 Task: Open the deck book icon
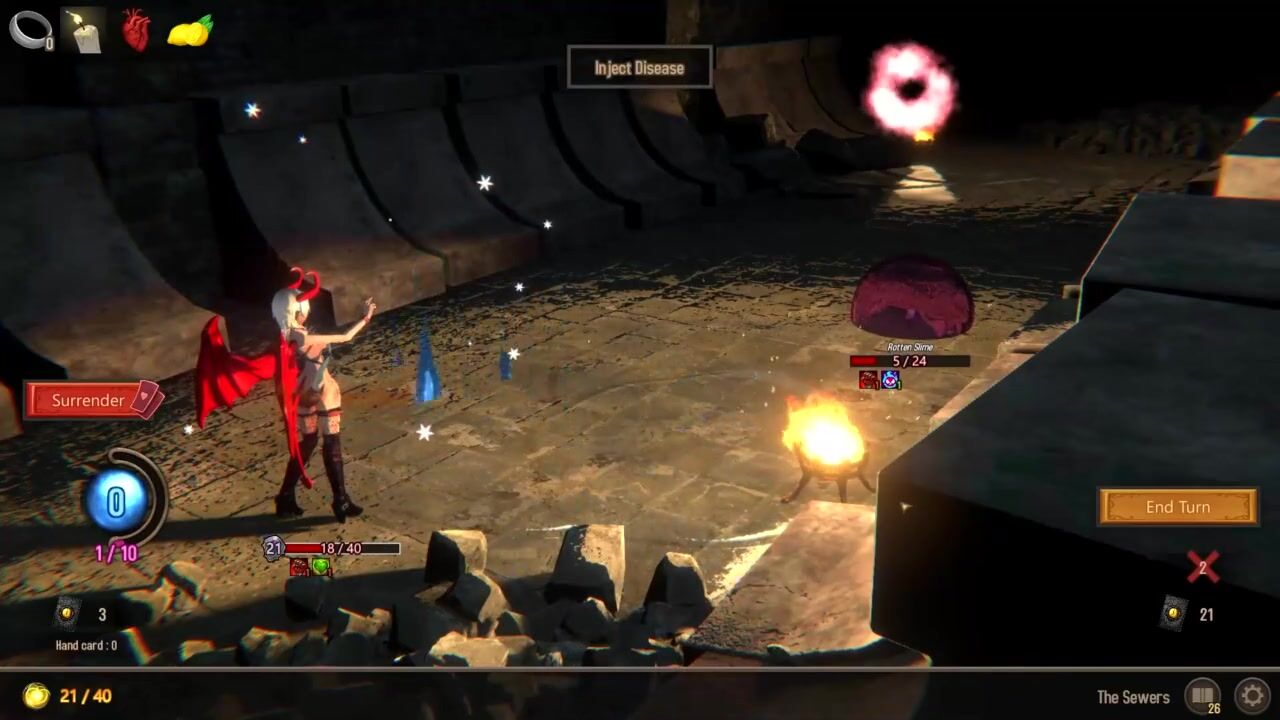[x=1201, y=695]
